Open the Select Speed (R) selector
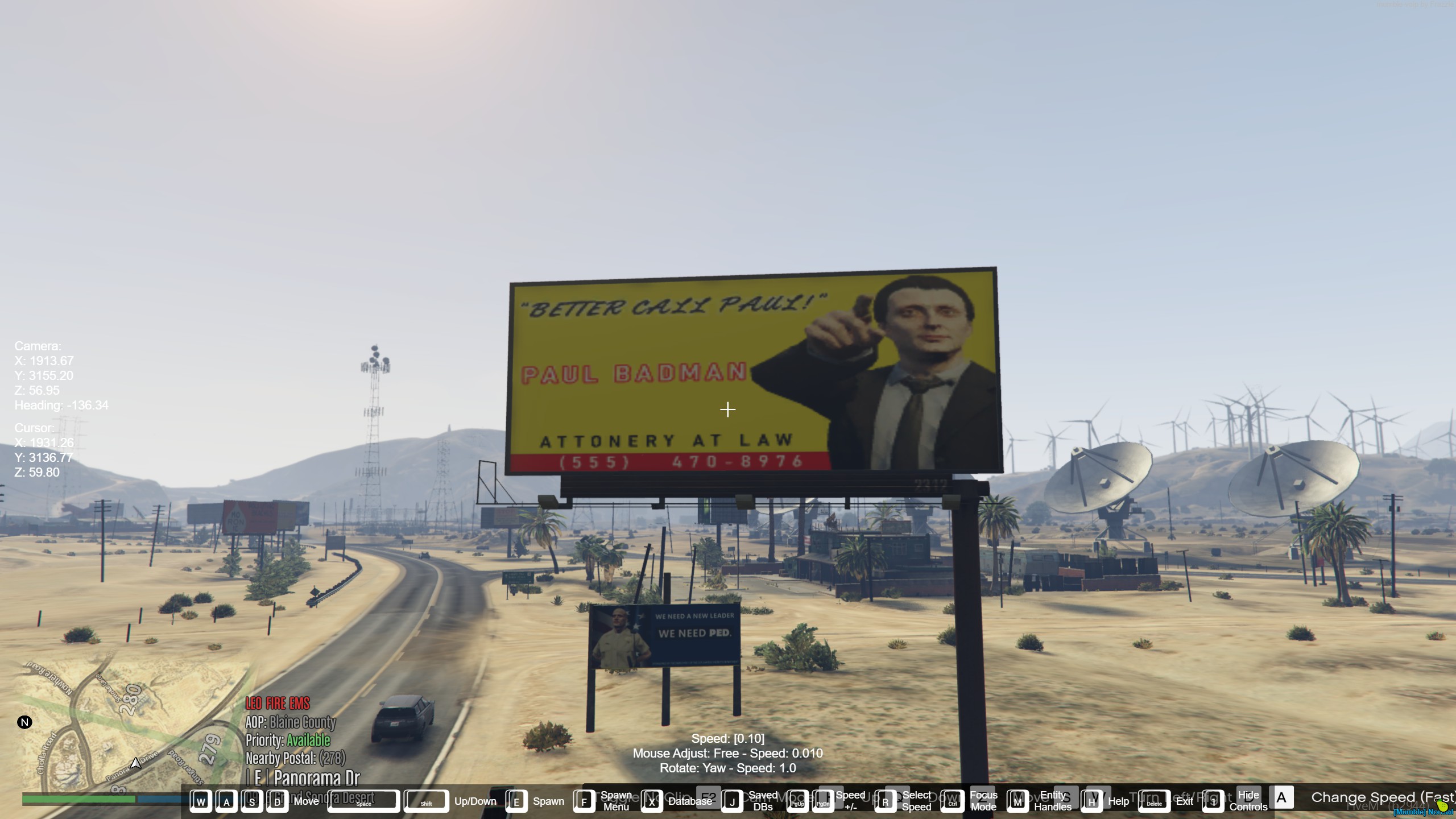This screenshot has height=819, width=1456. click(885, 801)
